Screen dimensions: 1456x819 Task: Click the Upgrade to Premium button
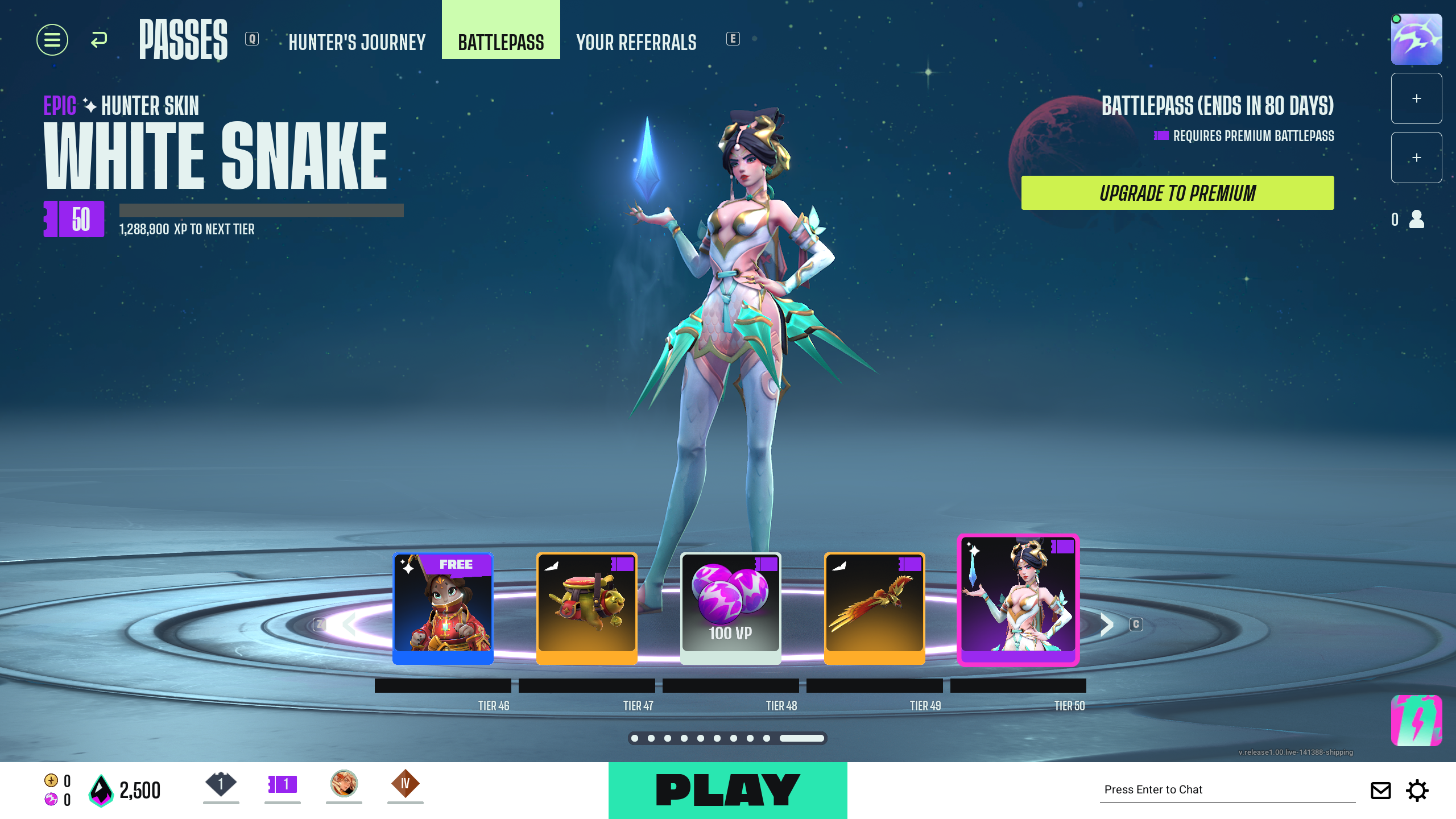pyautogui.click(x=1177, y=193)
